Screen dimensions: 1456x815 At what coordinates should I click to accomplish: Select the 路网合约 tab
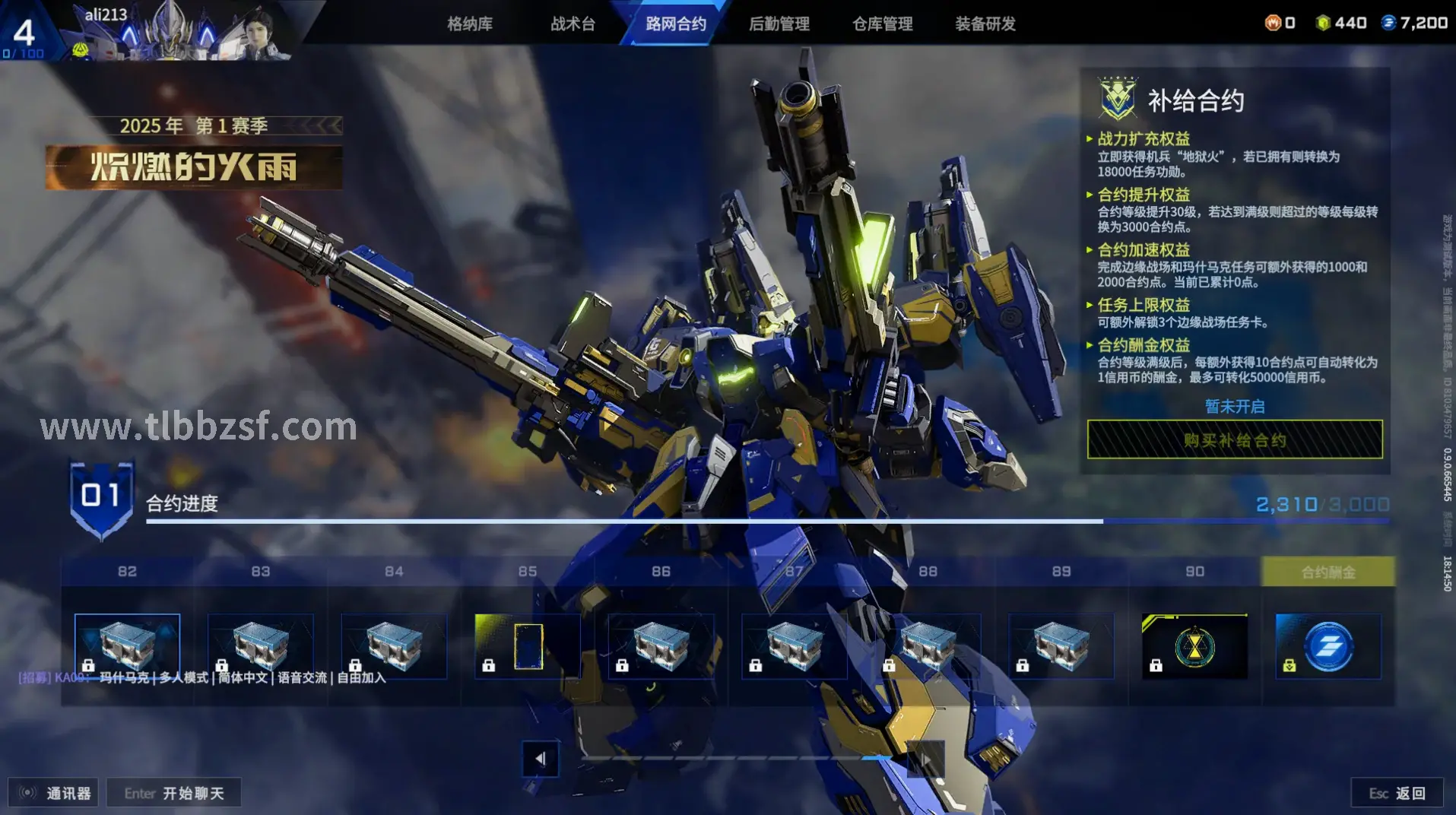676,24
